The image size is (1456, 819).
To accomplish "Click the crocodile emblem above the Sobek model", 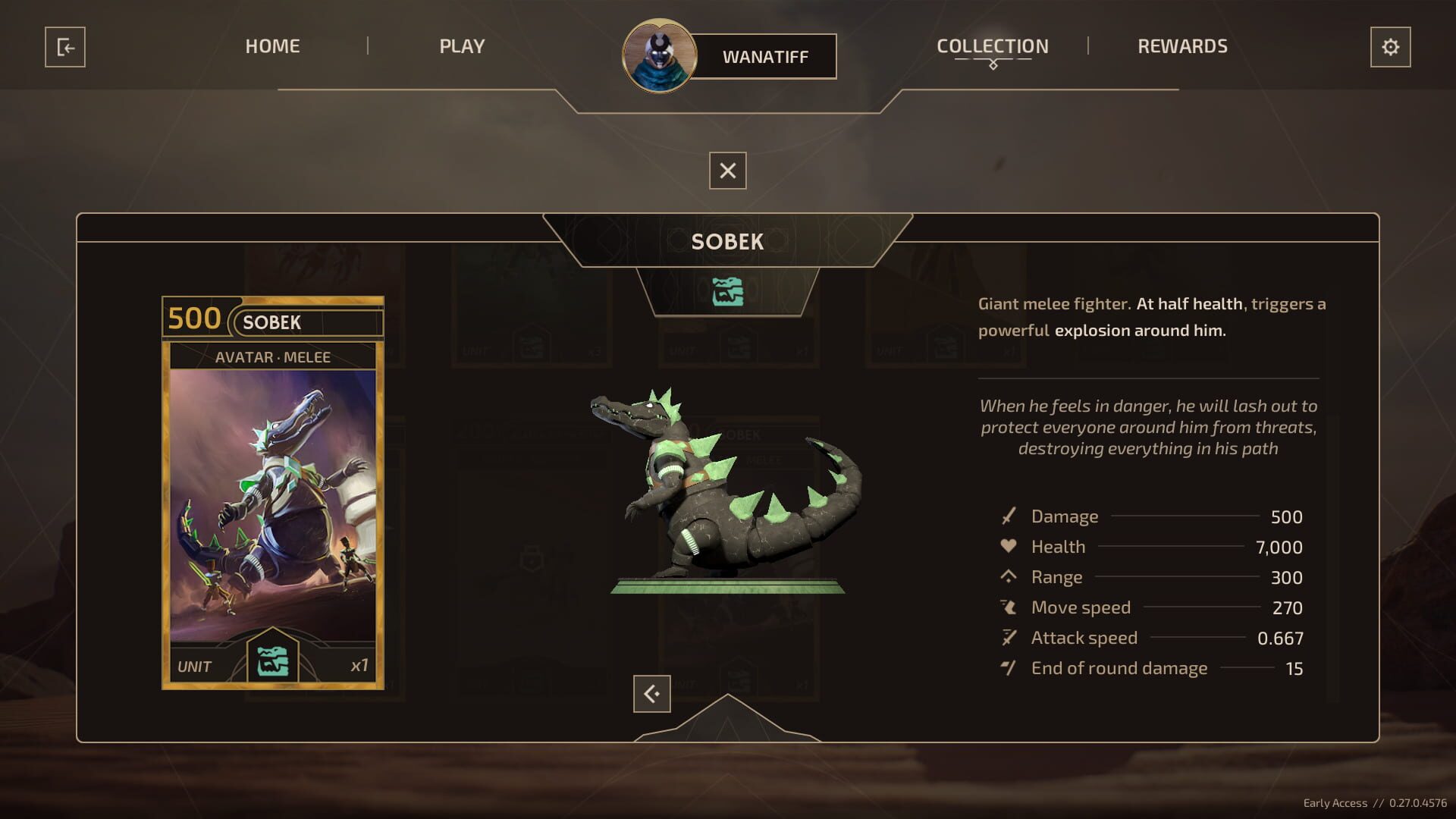I will pos(727,289).
